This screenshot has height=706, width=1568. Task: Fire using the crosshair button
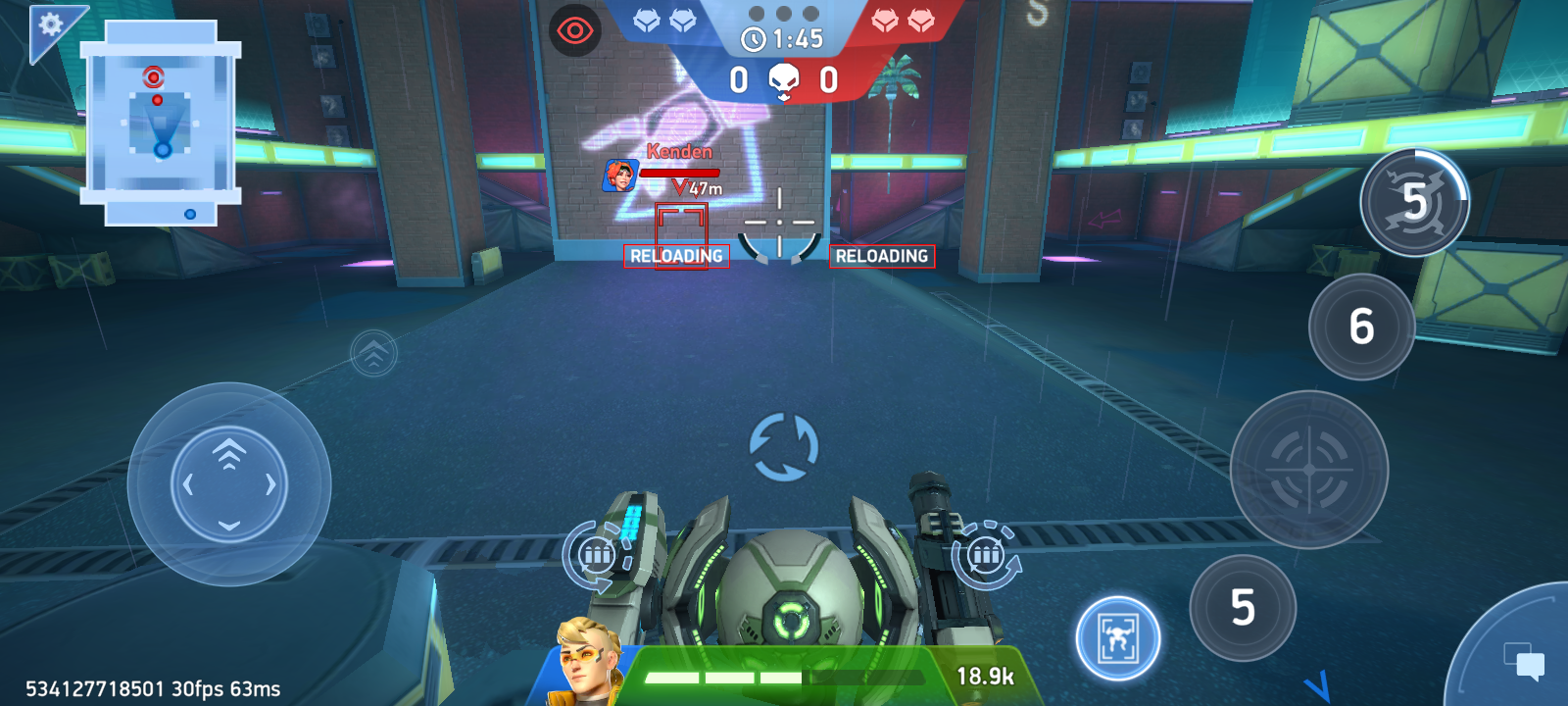click(x=1309, y=470)
